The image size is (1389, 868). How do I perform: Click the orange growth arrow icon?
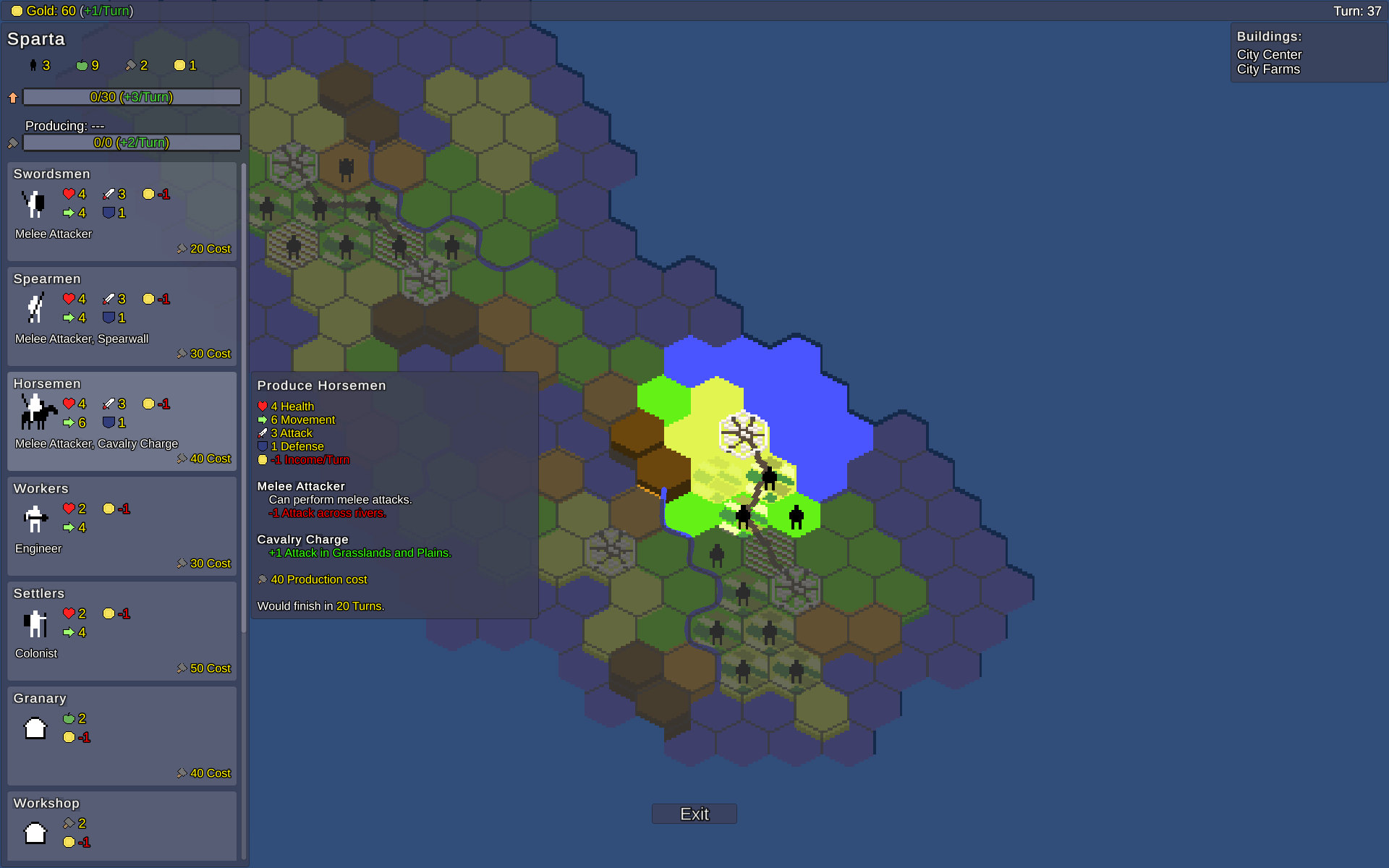point(12,96)
